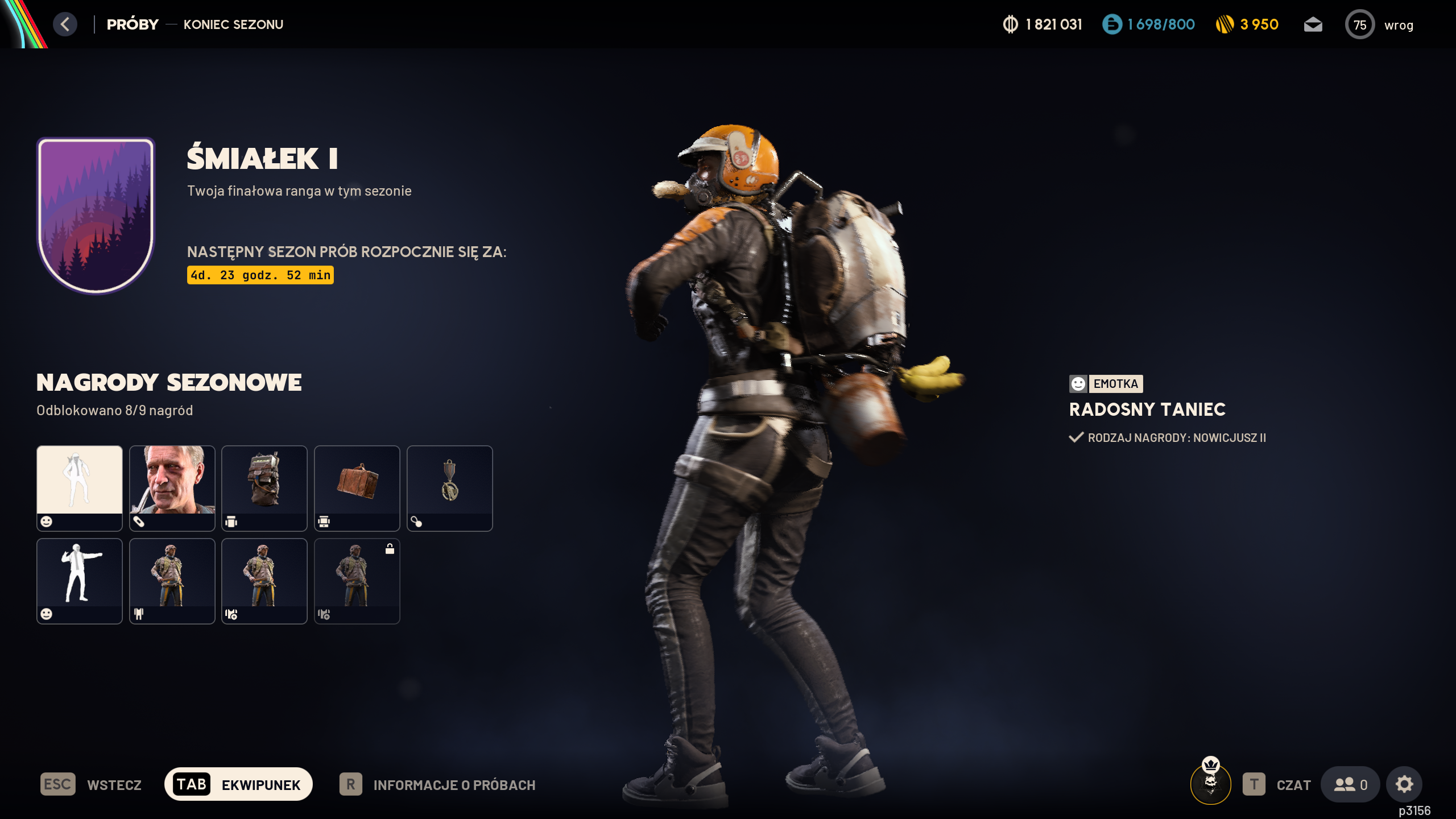Choose the backpack reward tile
1456x819 pixels.
tap(264, 488)
